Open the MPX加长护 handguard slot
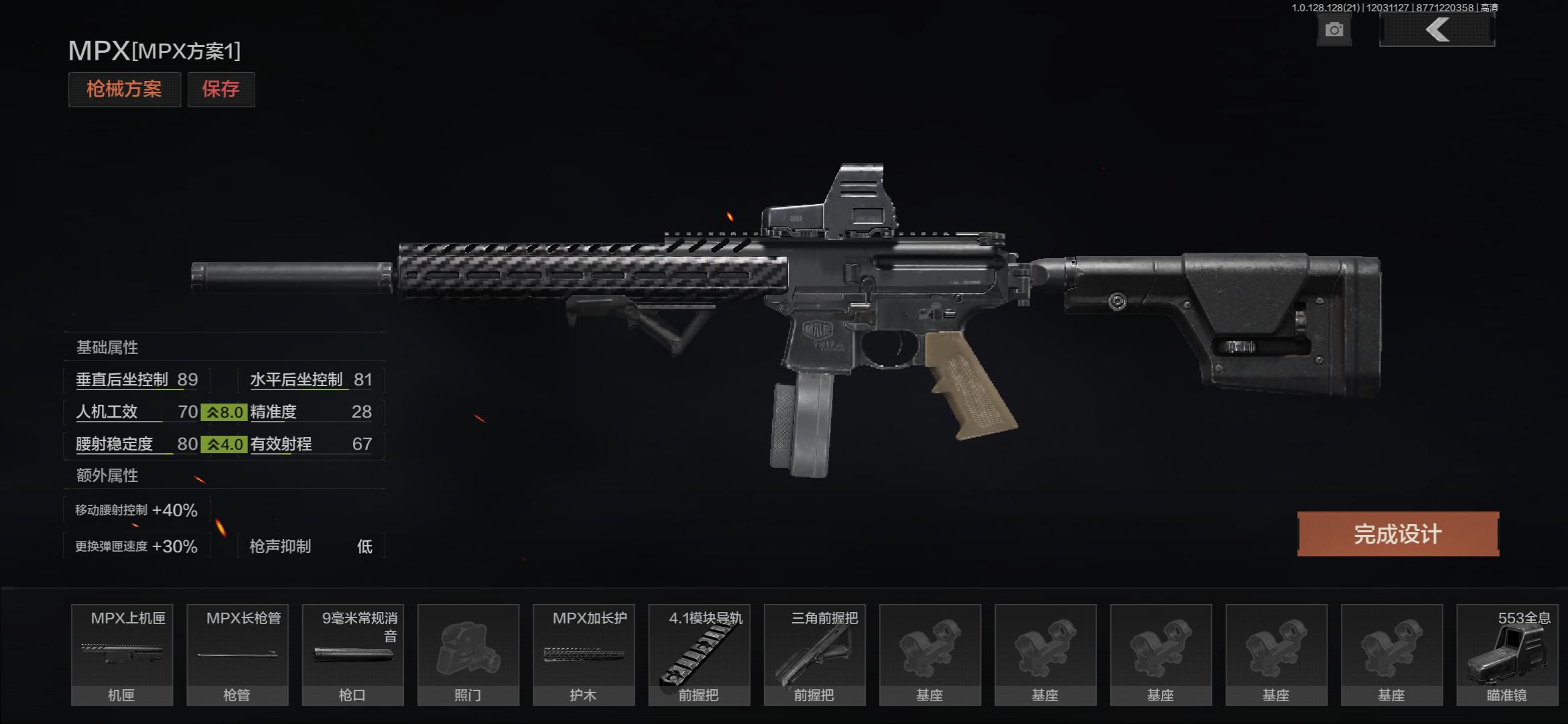Viewport: 1568px width, 724px height. pyautogui.click(x=583, y=654)
